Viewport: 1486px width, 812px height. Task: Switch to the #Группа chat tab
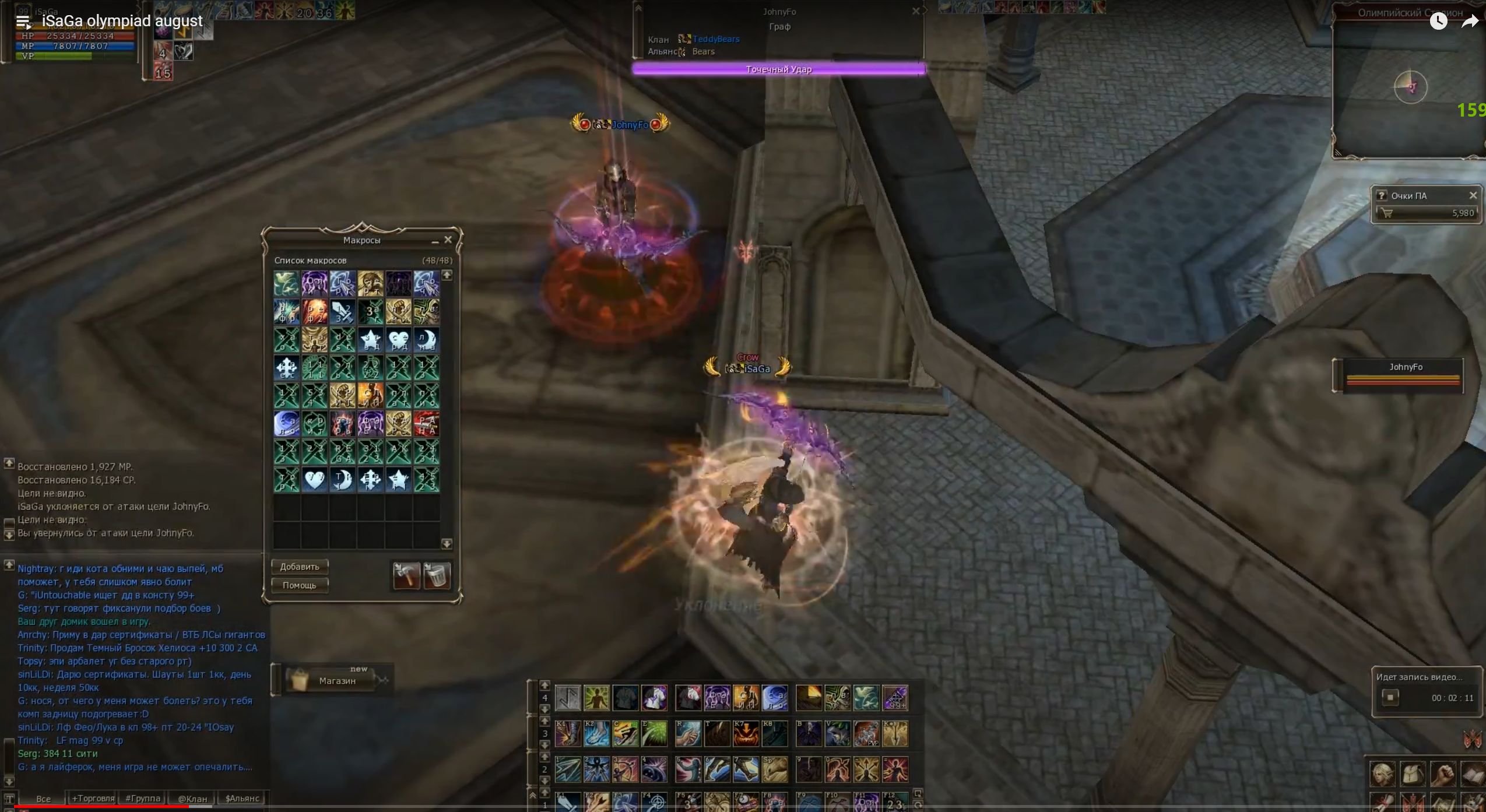[x=143, y=798]
